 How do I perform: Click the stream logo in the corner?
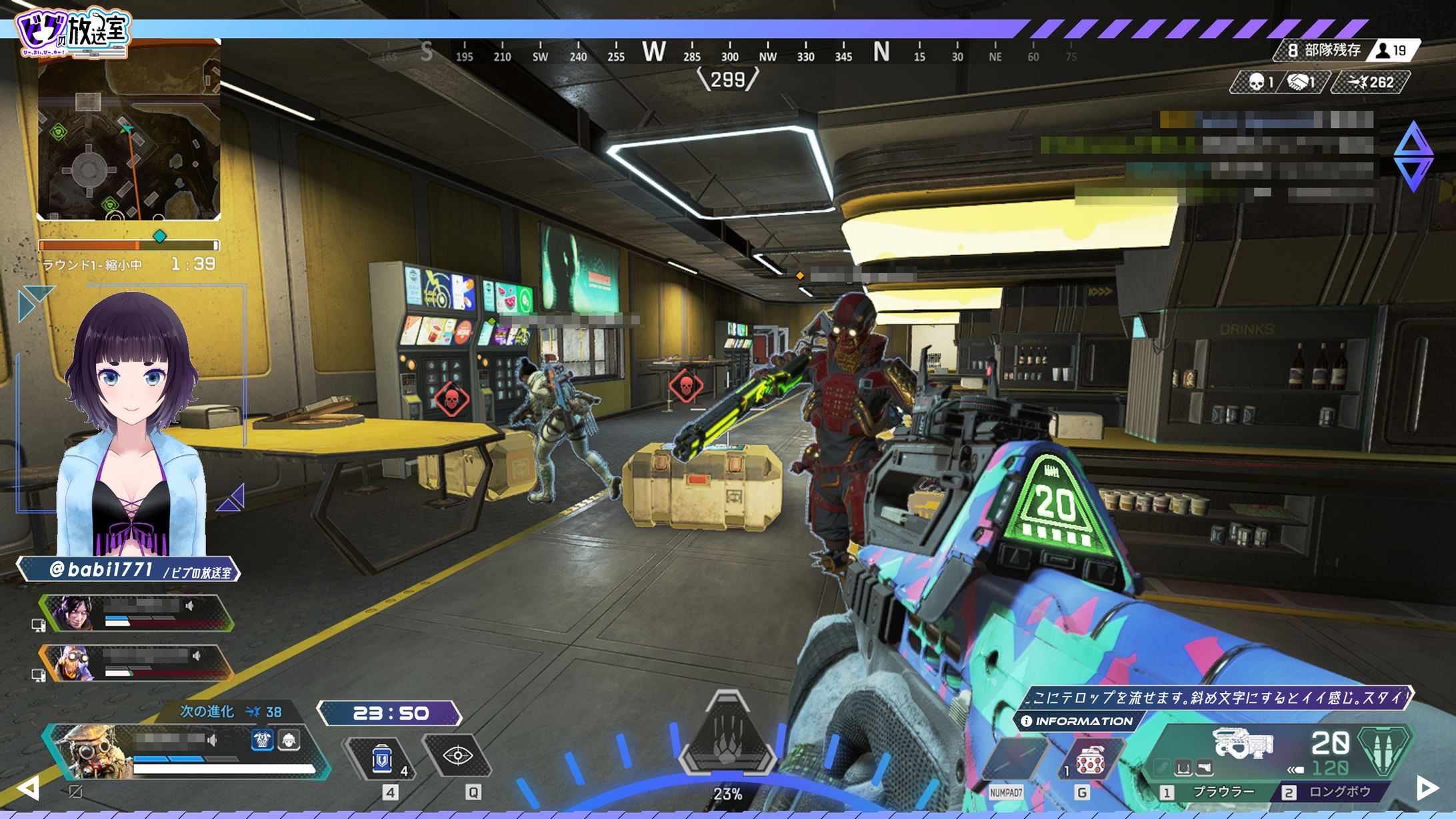click(73, 31)
